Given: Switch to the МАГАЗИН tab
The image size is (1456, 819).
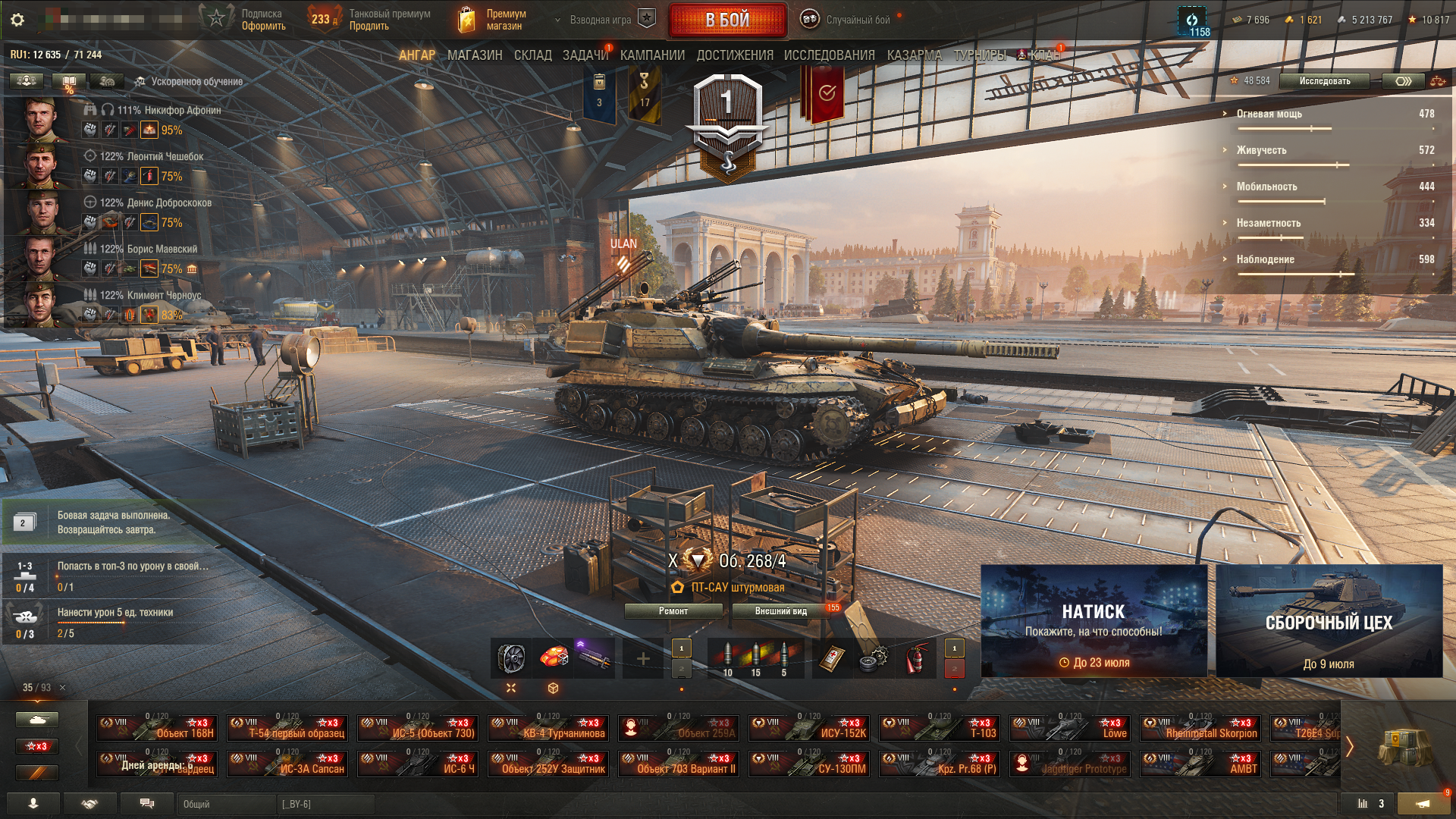Looking at the screenshot, I should click(x=475, y=55).
